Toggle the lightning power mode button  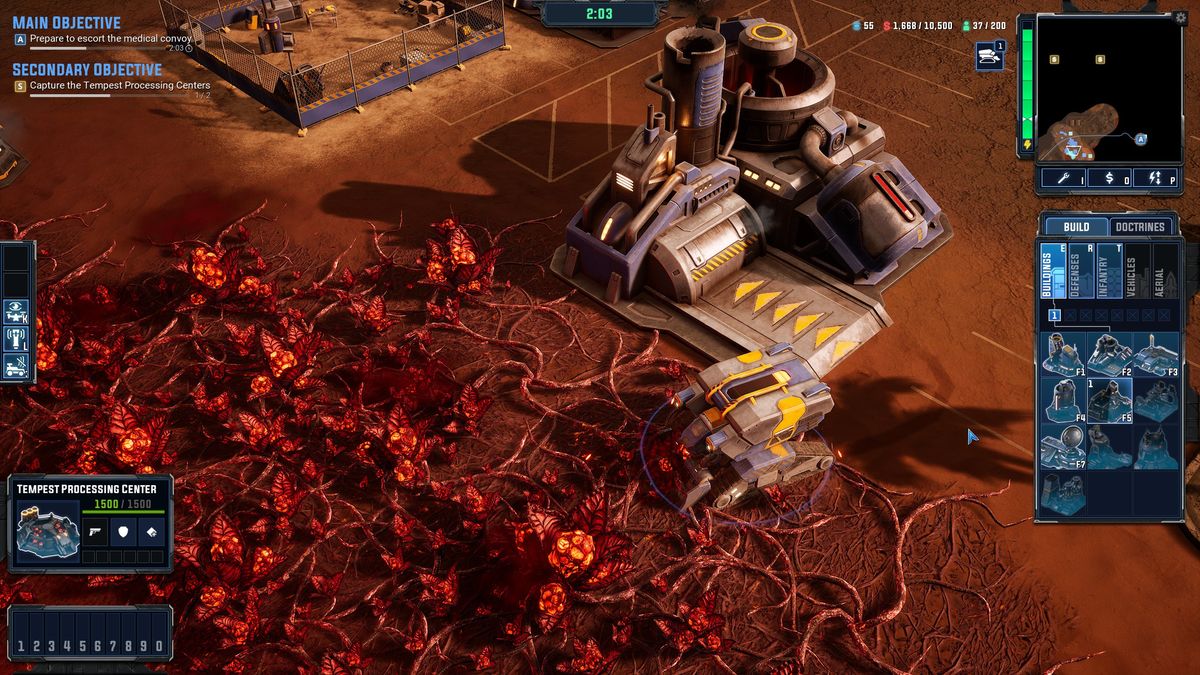[1157, 178]
